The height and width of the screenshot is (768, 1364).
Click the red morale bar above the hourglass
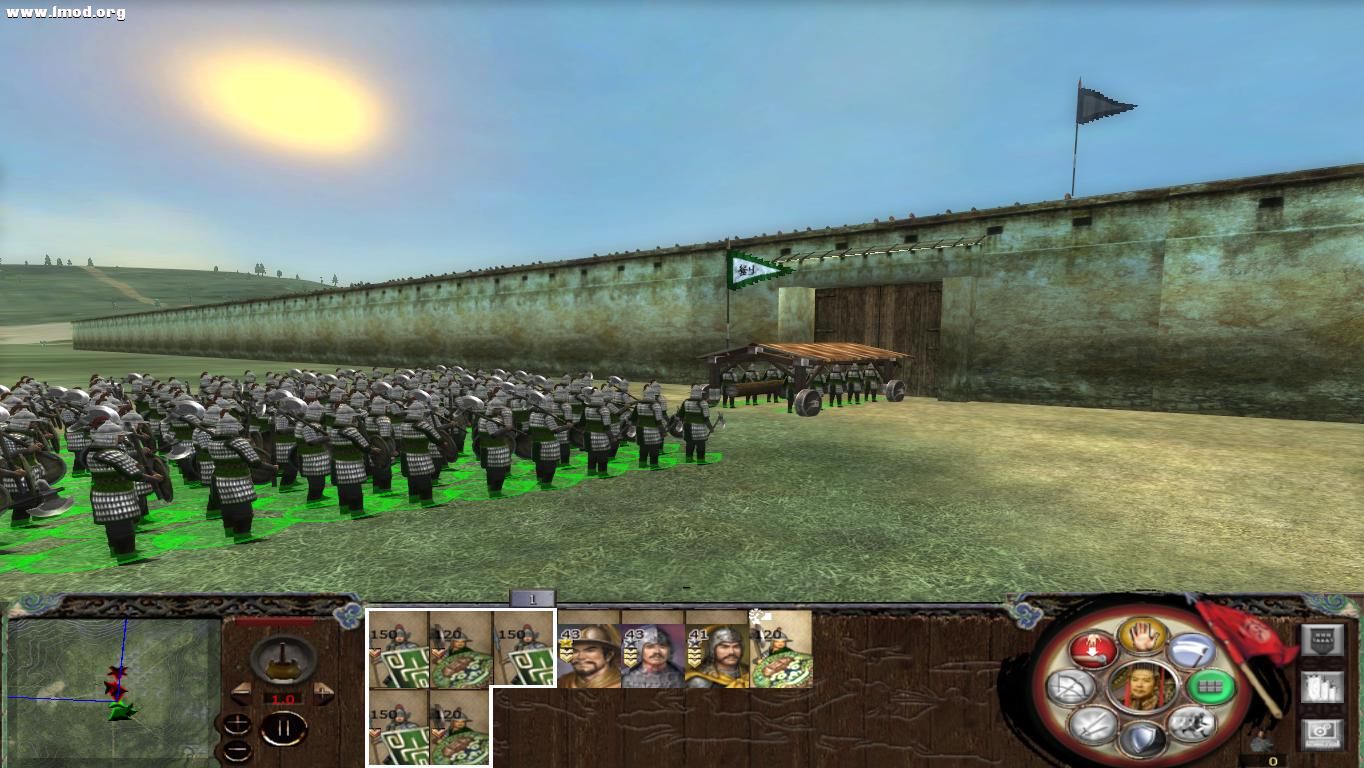tap(274, 620)
